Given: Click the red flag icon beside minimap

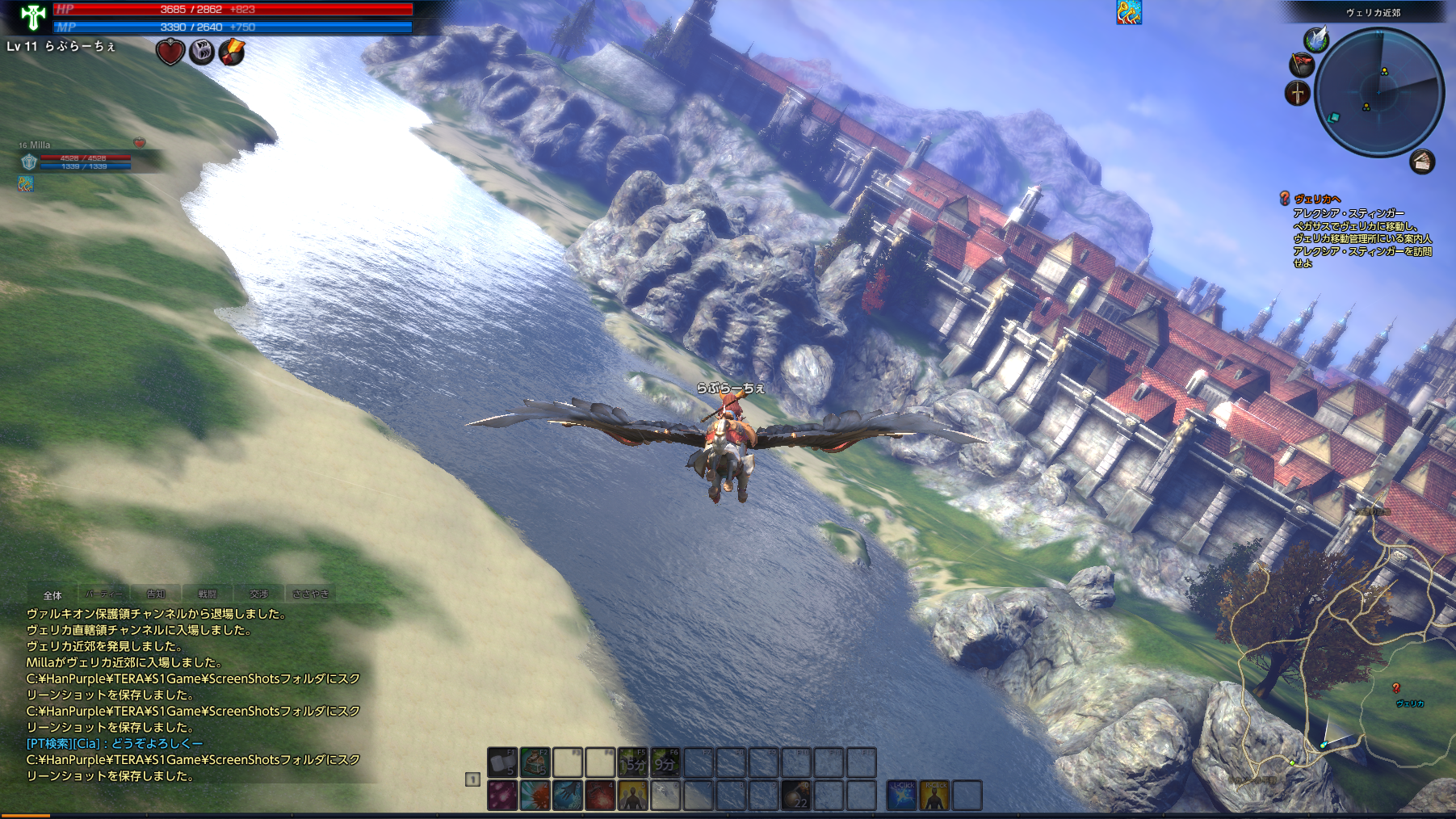Looking at the screenshot, I should (1301, 64).
